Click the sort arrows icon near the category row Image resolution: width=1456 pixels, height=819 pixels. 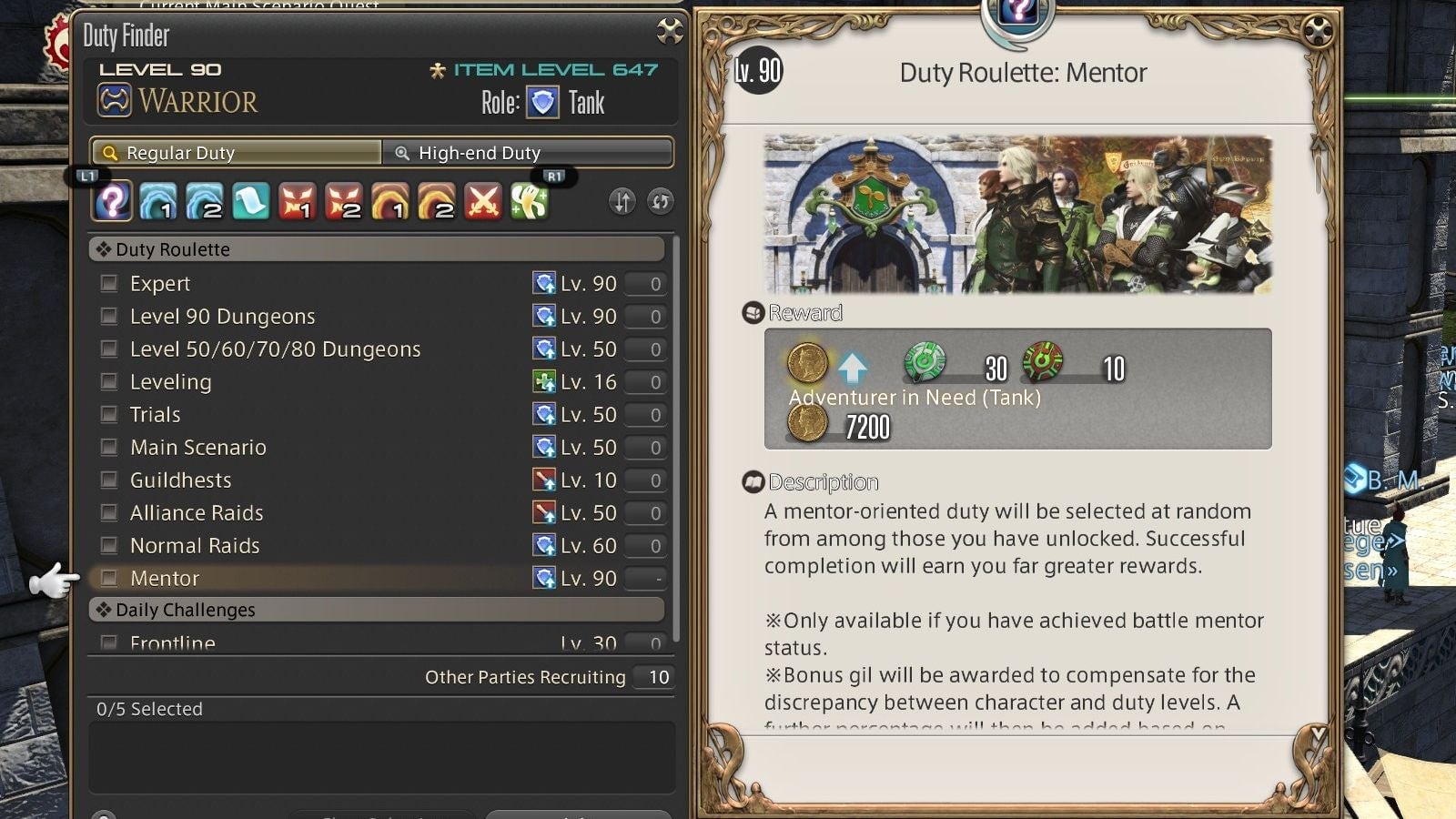point(622,200)
